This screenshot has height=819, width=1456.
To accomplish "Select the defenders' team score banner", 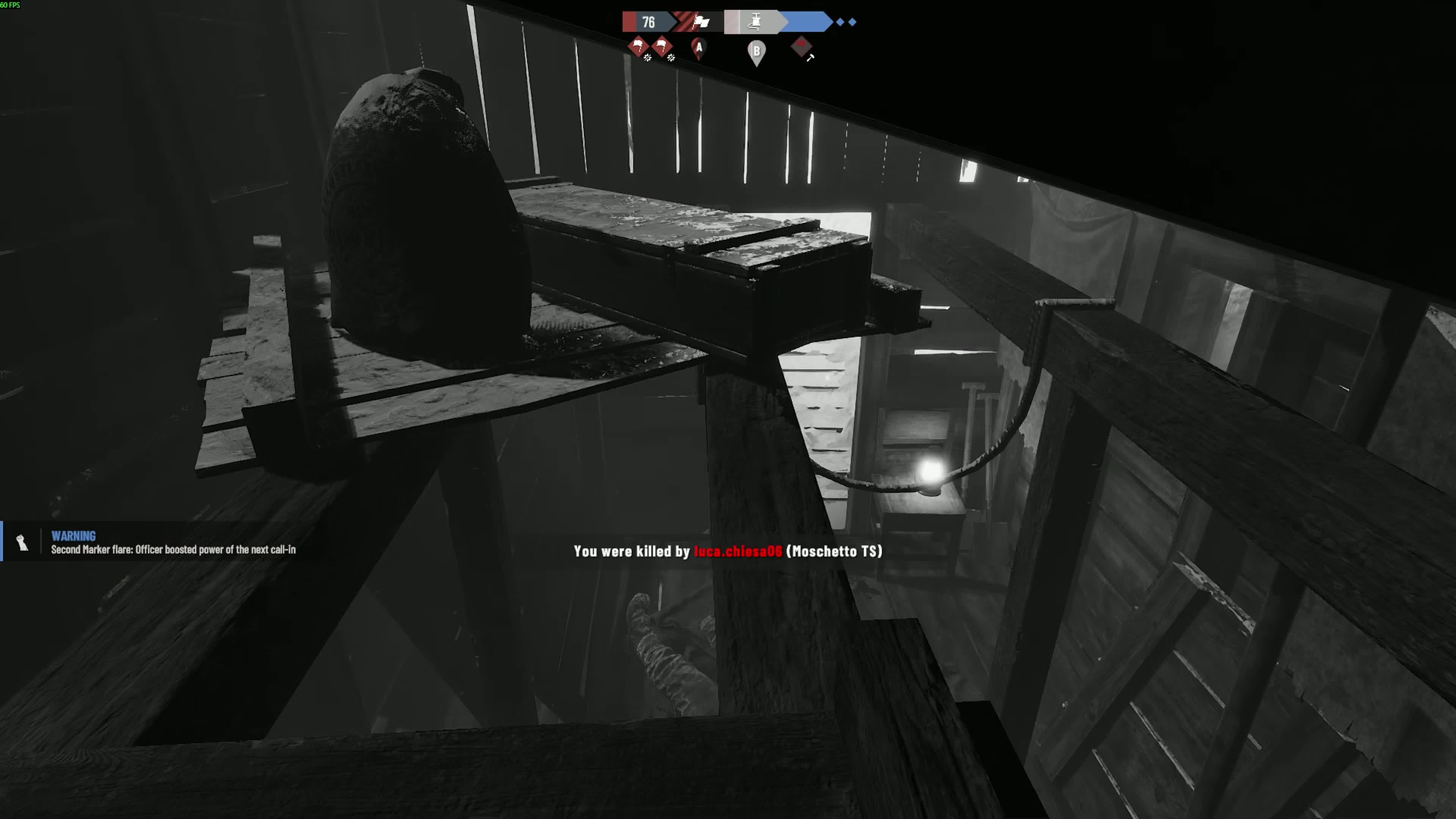I will [808, 22].
